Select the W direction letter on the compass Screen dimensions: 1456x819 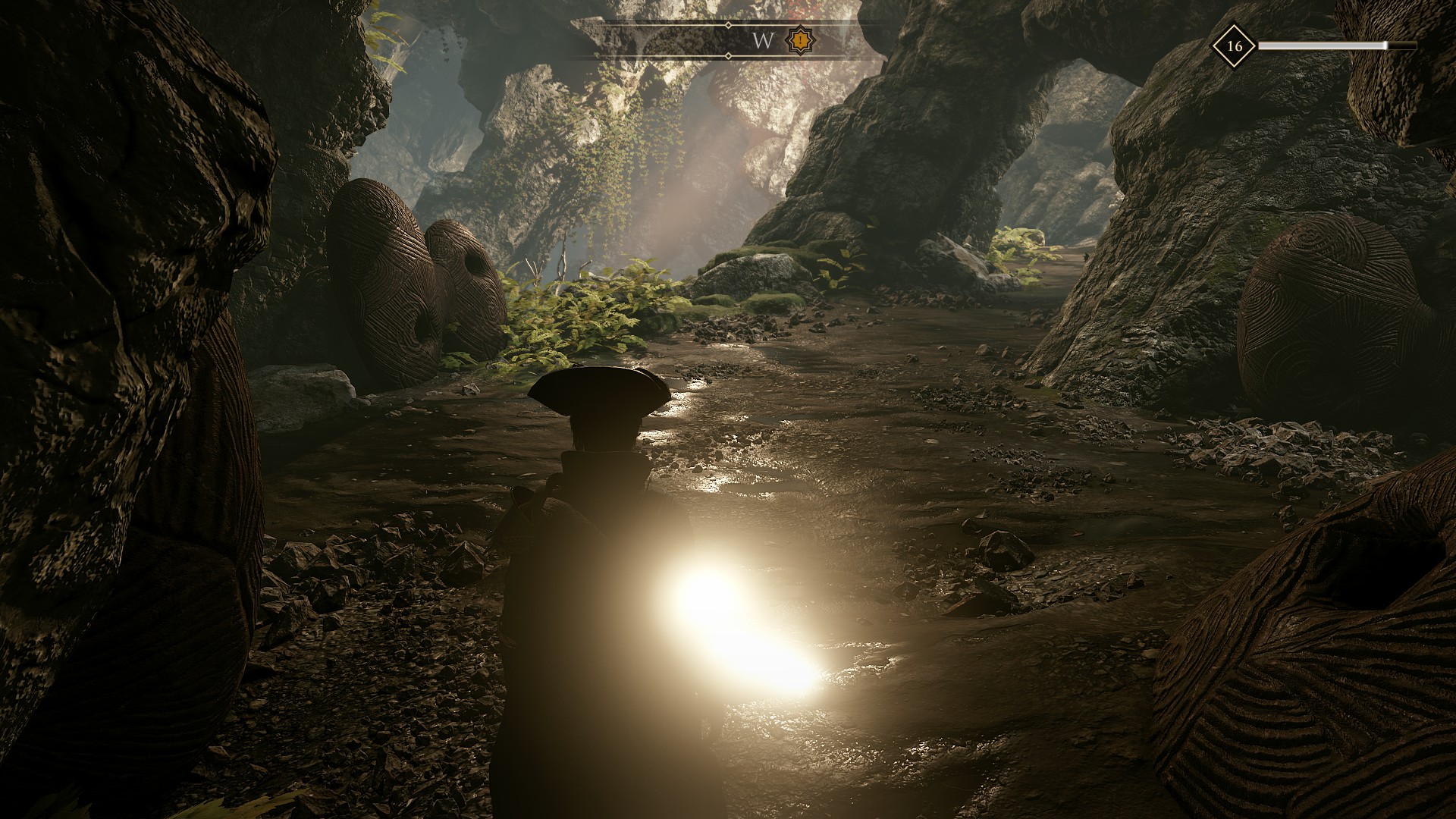tap(761, 40)
